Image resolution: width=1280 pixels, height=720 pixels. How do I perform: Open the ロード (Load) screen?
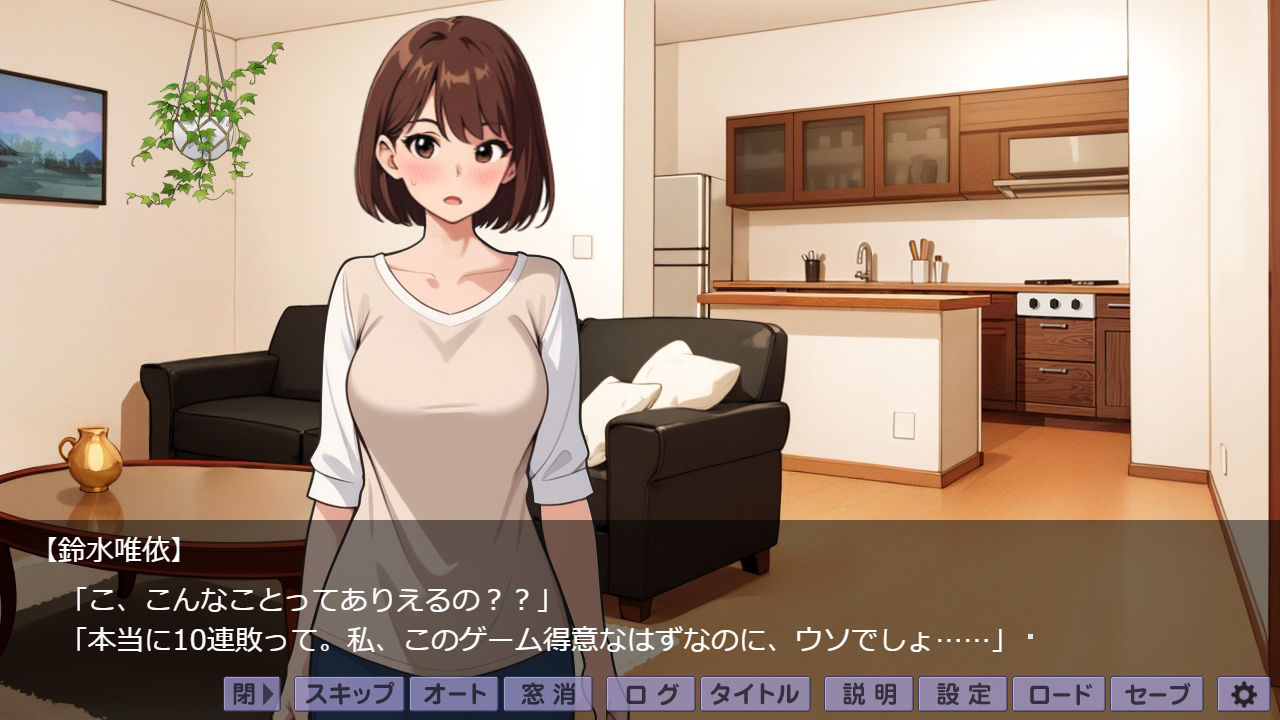tap(1058, 693)
